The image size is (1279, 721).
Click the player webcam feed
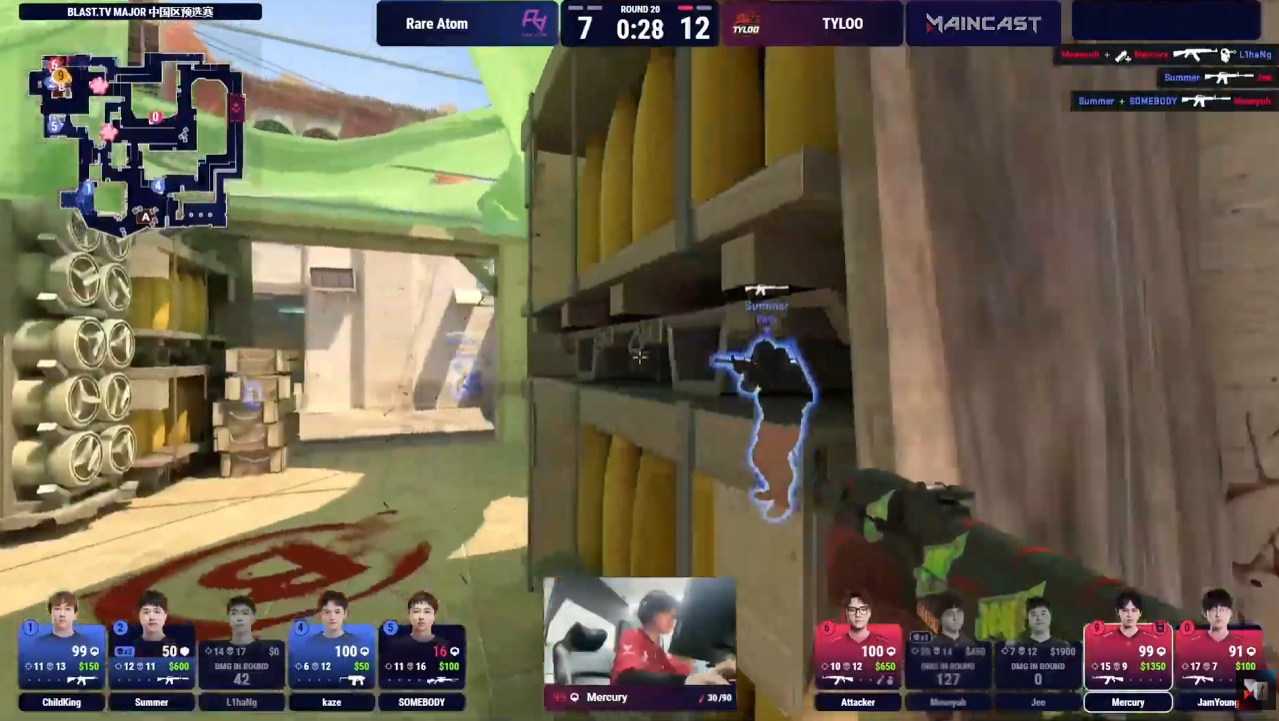pos(640,630)
